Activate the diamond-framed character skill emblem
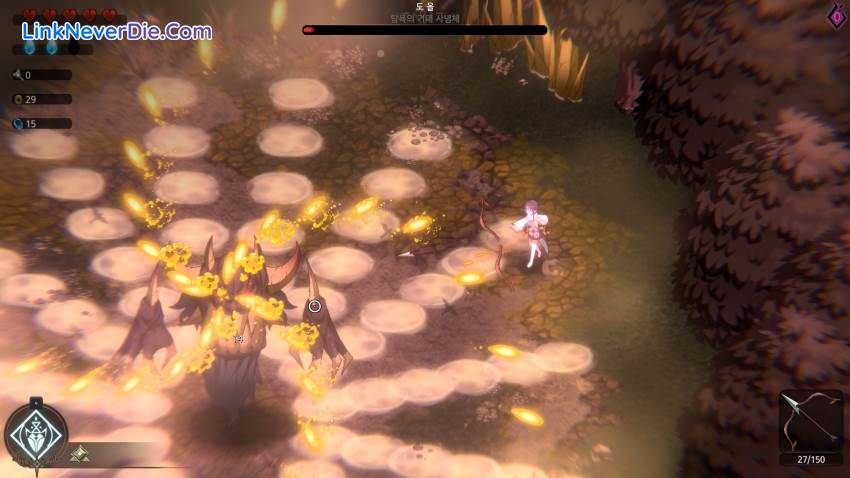This screenshot has height=478, width=850. coord(36,434)
